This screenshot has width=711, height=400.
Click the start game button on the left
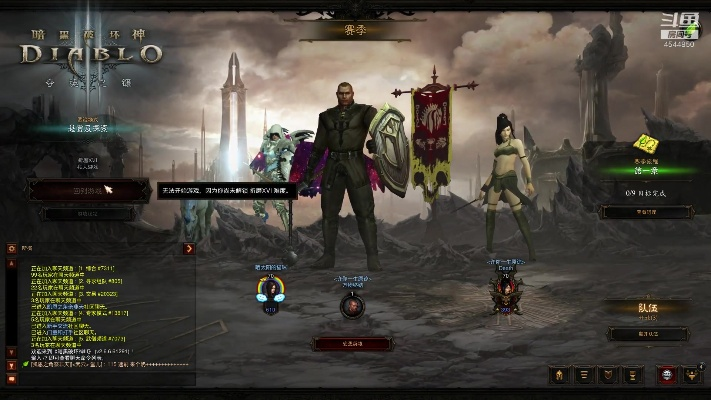click(88, 188)
